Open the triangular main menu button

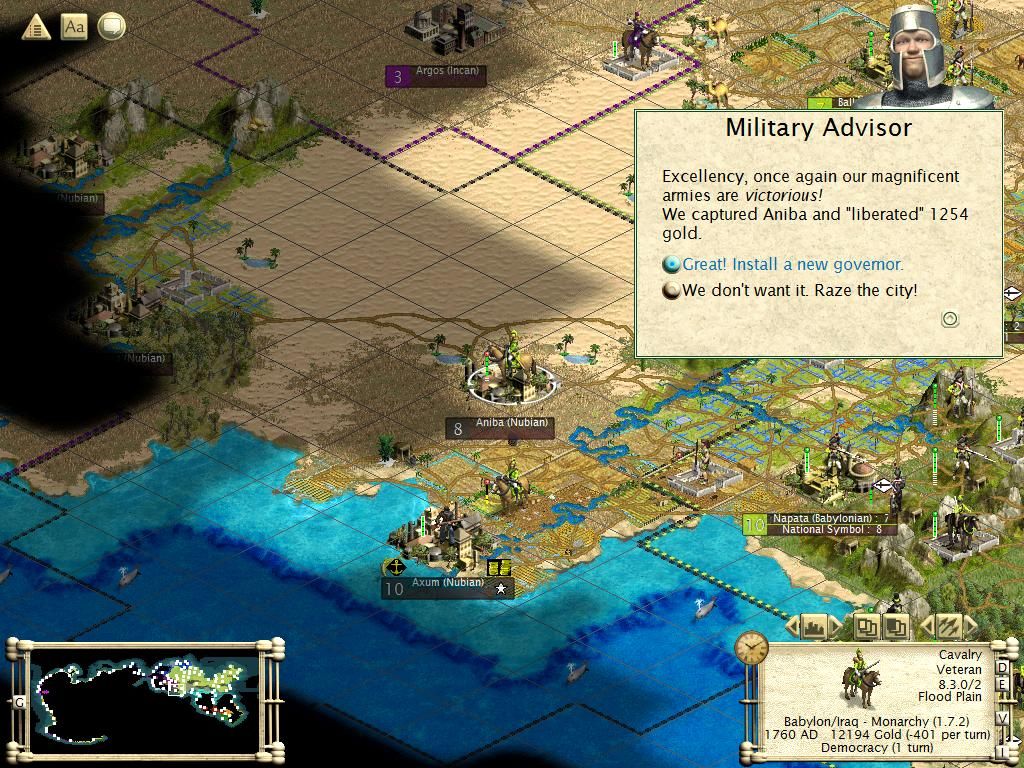[x=36, y=27]
